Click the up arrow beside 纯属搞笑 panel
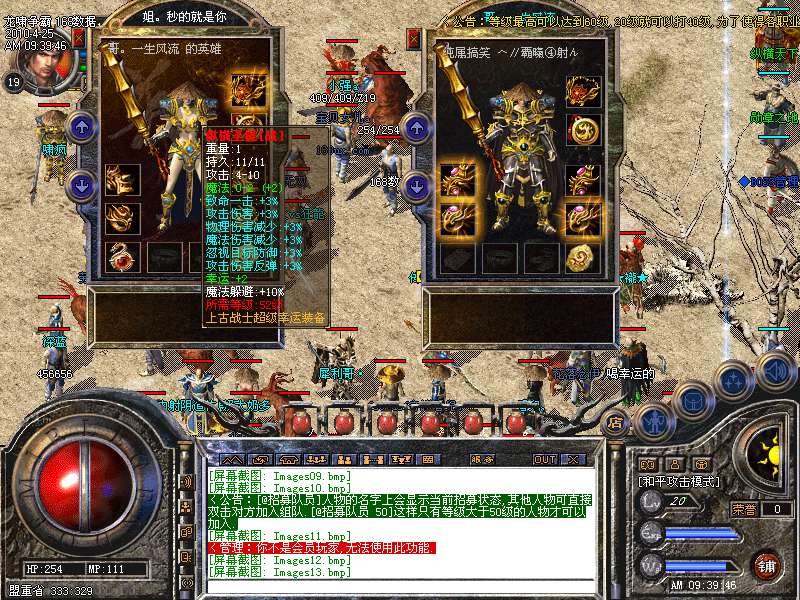Viewport: 800px width, 600px height. 415,126
